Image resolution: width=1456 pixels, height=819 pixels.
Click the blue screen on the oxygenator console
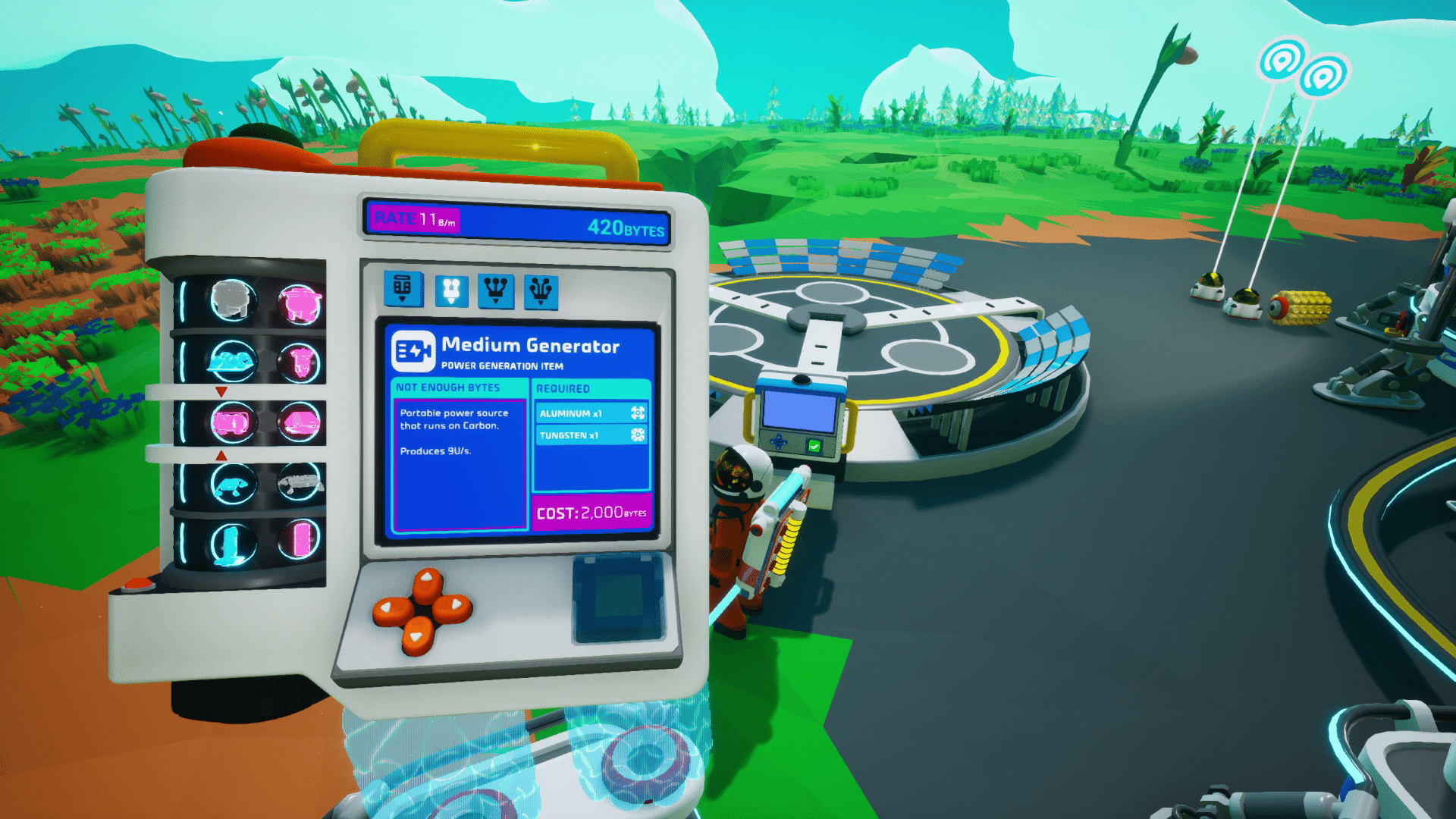pyautogui.click(x=800, y=412)
